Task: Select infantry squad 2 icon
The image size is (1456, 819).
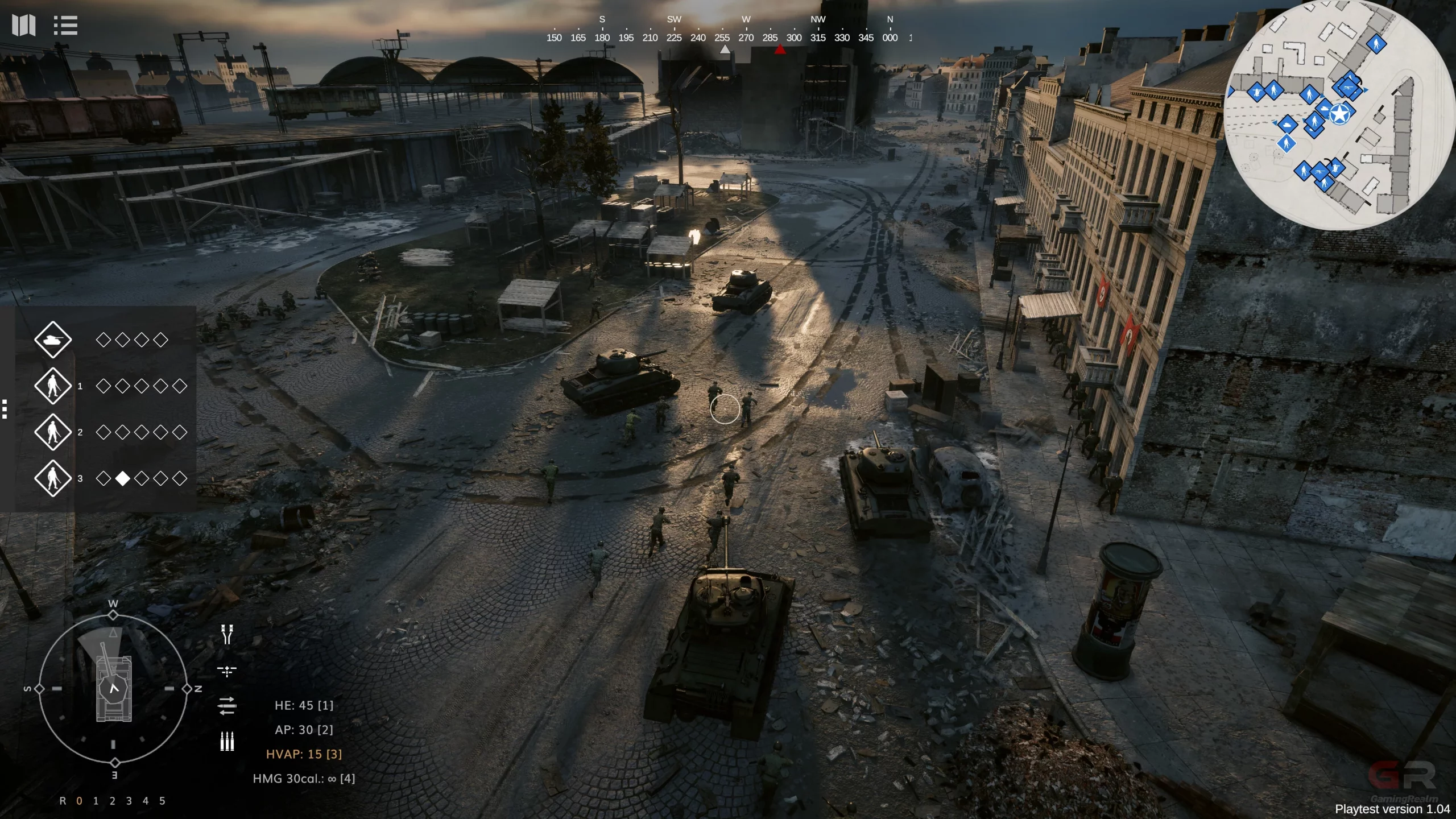Action: click(53, 432)
